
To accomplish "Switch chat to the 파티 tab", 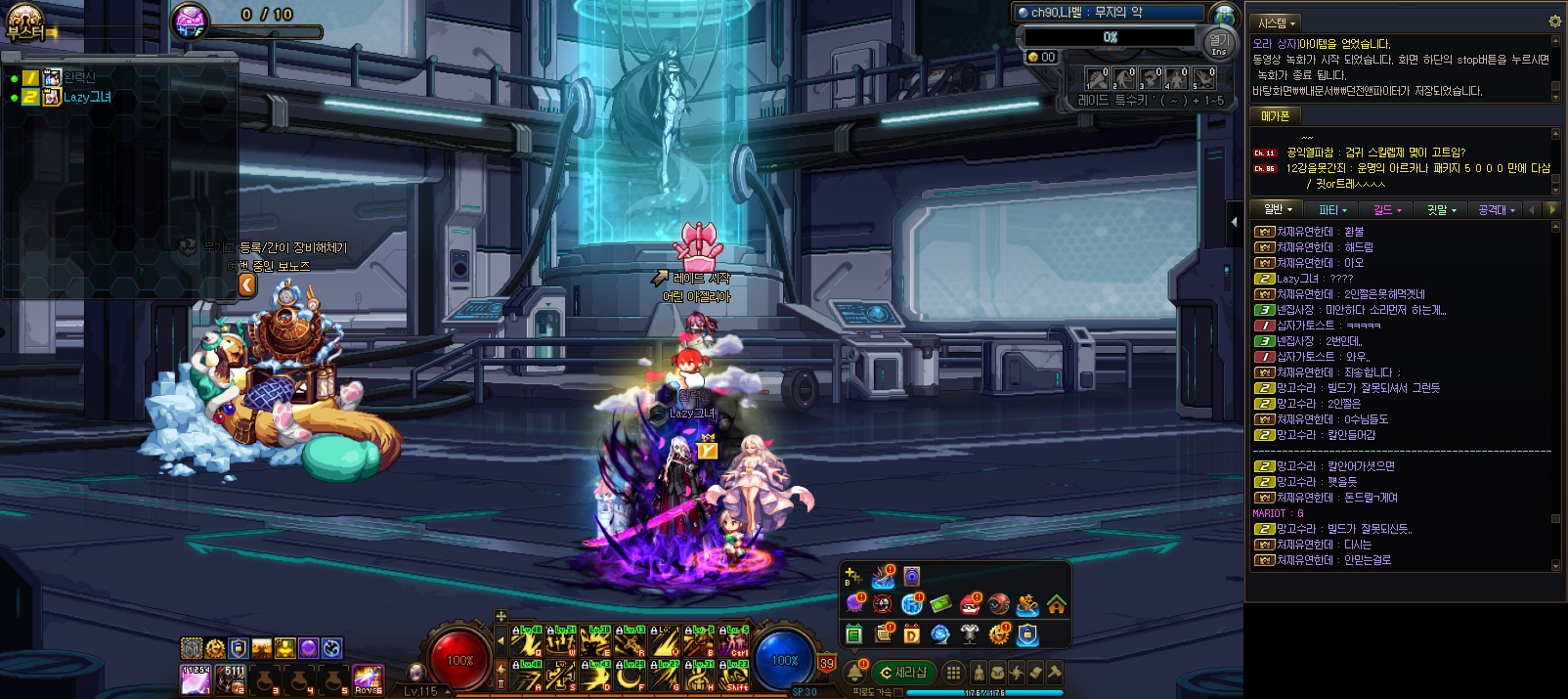I will (1332, 210).
